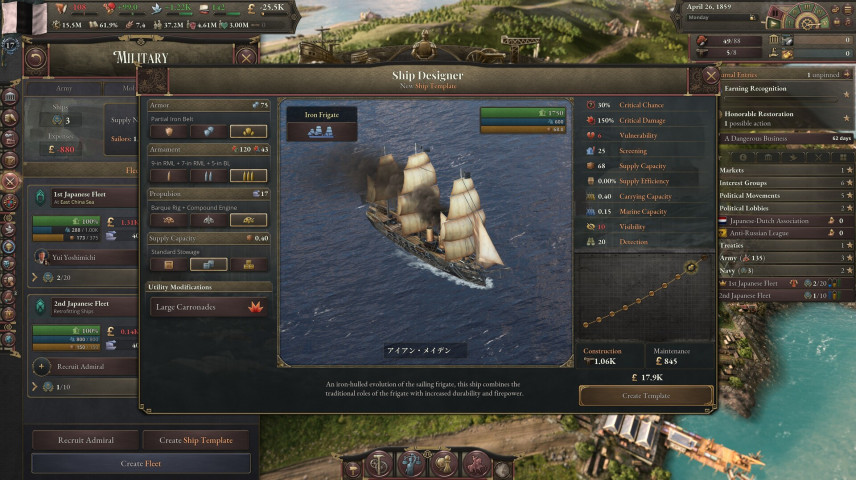Image resolution: width=856 pixels, height=480 pixels.
Task: Close the Military panel
Action: pyautogui.click(x=245, y=57)
